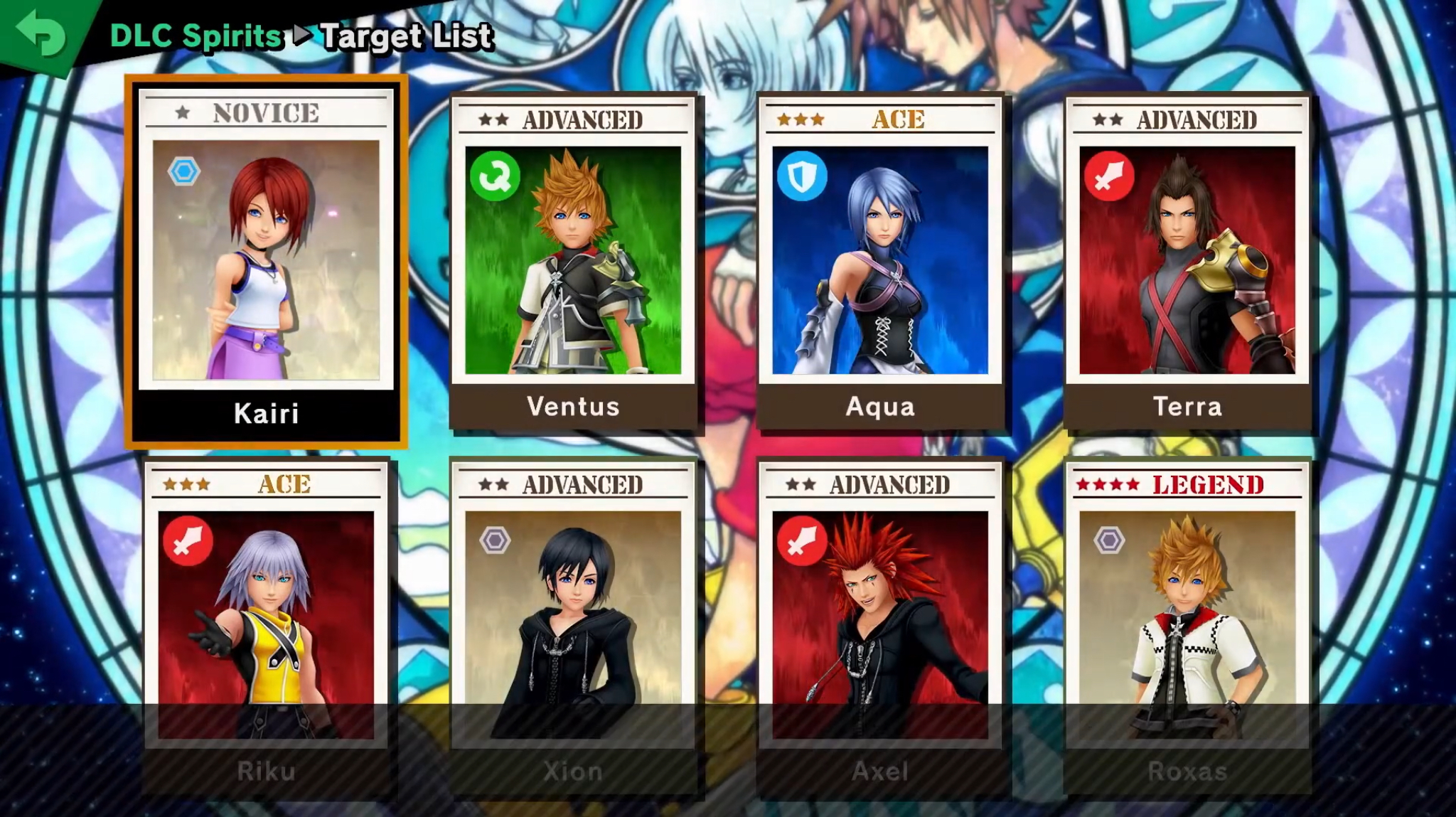Return to DLC Spirits breadcrumb

(x=196, y=36)
